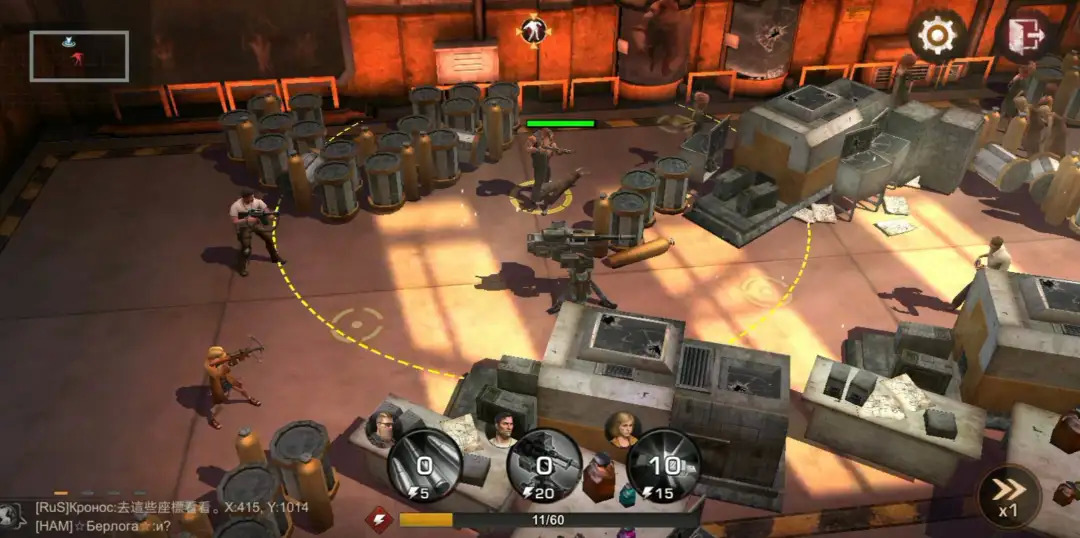1080x538 pixels.
Task: Deploy the turret skill costing 20 energy
Action: click(544, 465)
